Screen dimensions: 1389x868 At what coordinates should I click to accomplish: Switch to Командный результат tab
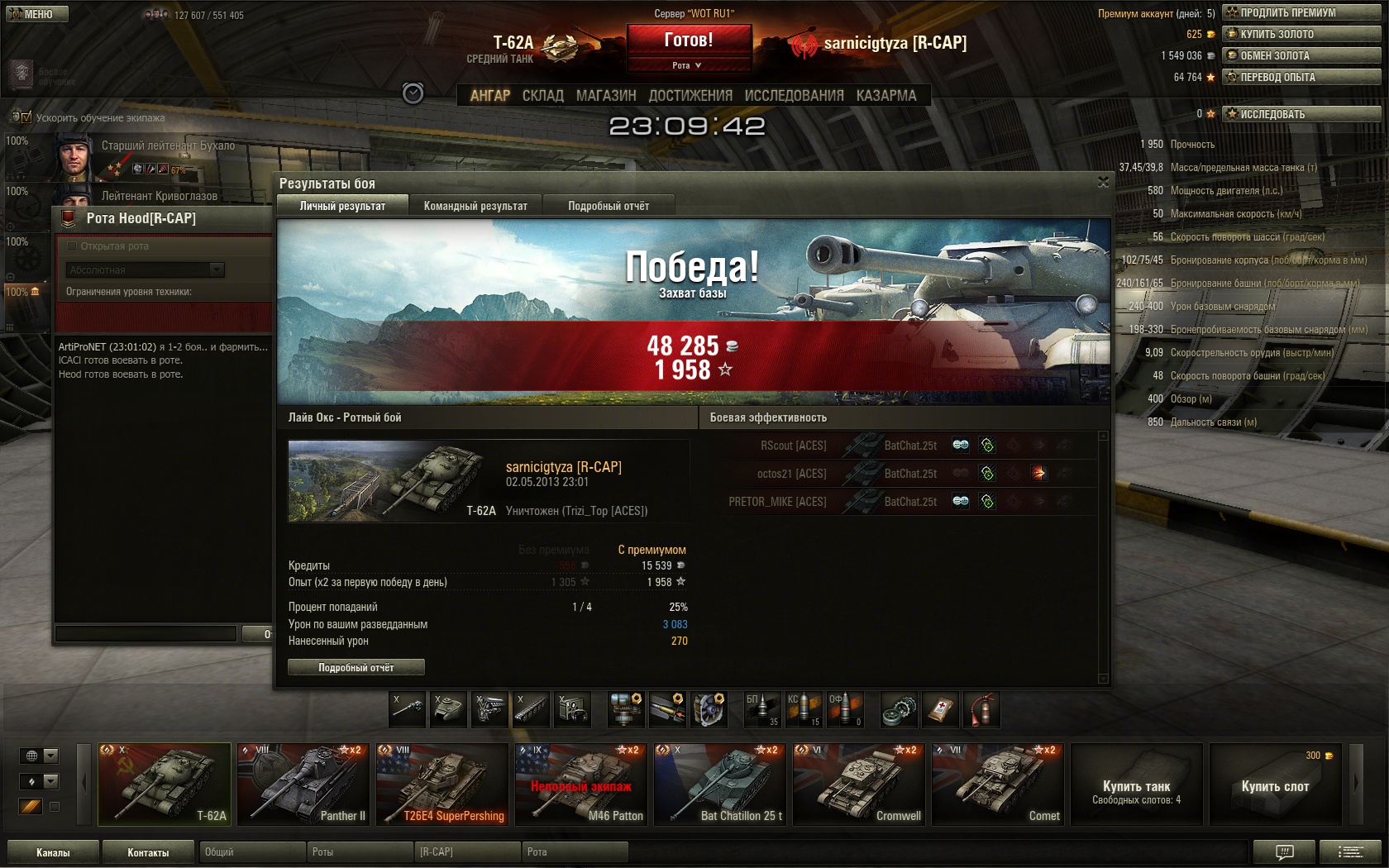pyautogui.click(x=475, y=206)
